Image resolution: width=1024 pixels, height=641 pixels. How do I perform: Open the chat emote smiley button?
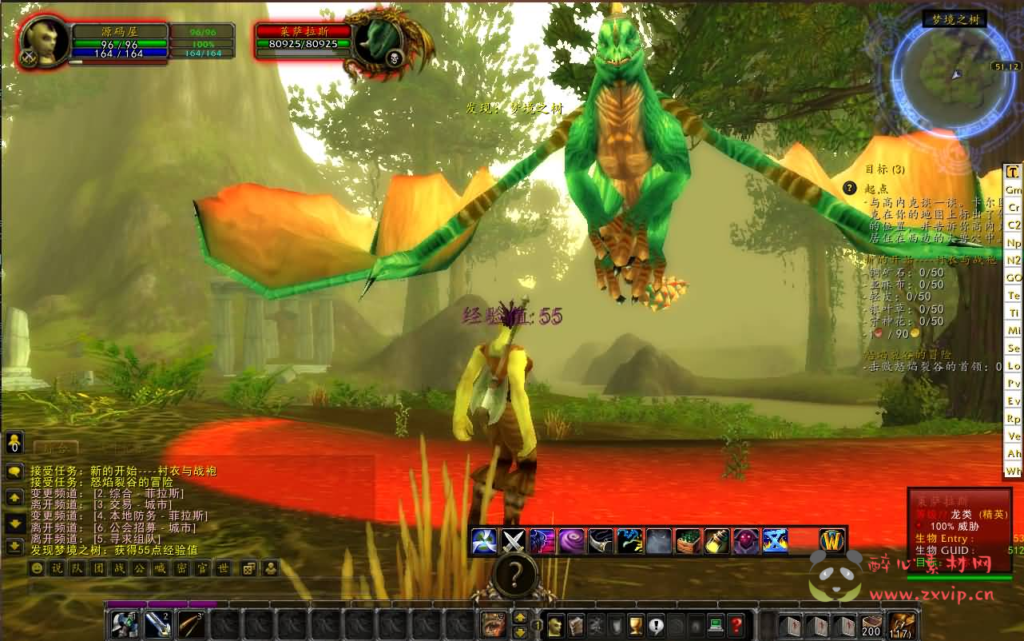(38, 568)
